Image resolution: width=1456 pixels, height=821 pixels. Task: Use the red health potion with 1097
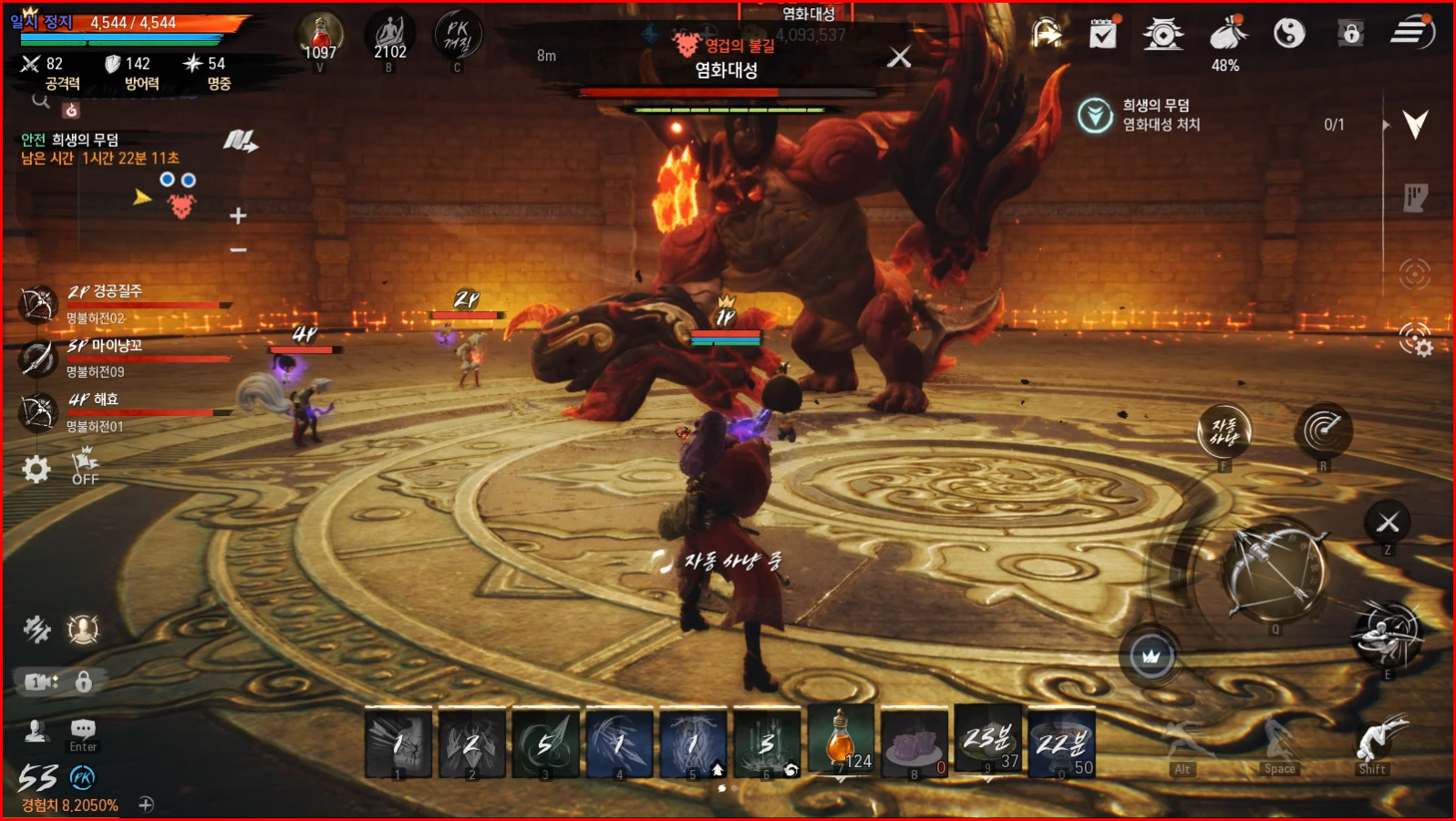320,36
